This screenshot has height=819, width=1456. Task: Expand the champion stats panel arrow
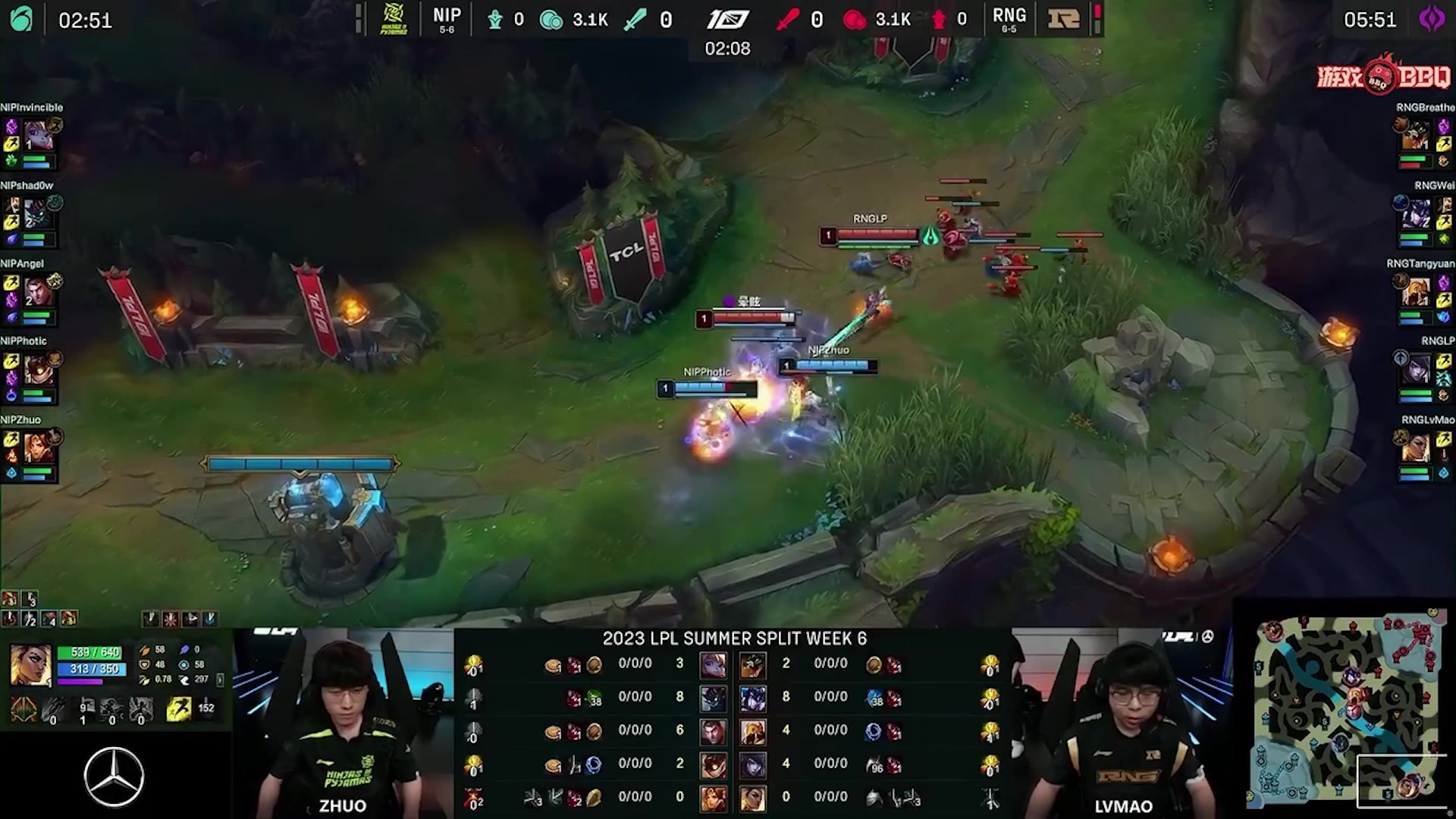click(220, 679)
